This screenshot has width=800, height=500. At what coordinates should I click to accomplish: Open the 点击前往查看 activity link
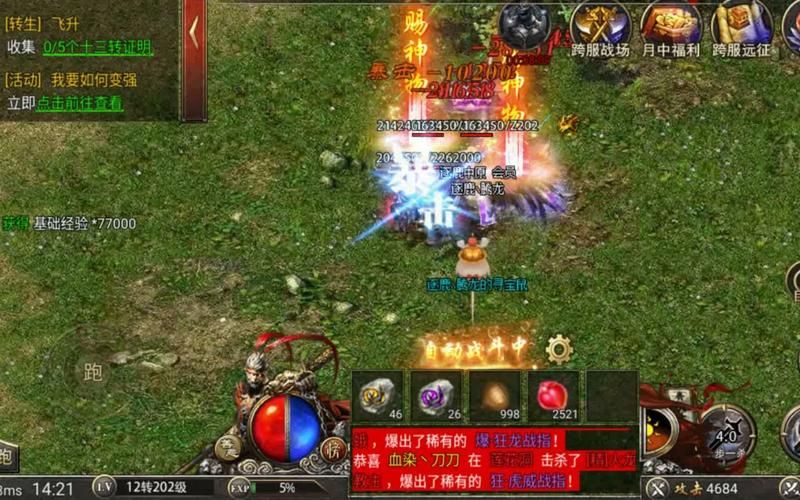(80, 103)
